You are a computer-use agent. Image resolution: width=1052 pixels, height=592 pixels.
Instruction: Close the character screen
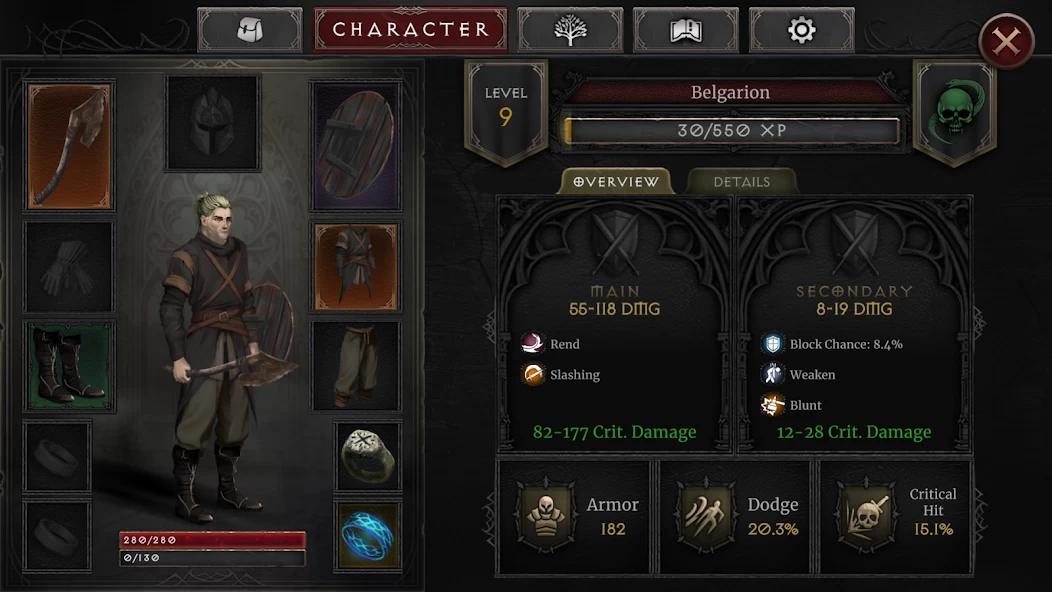point(1006,41)
